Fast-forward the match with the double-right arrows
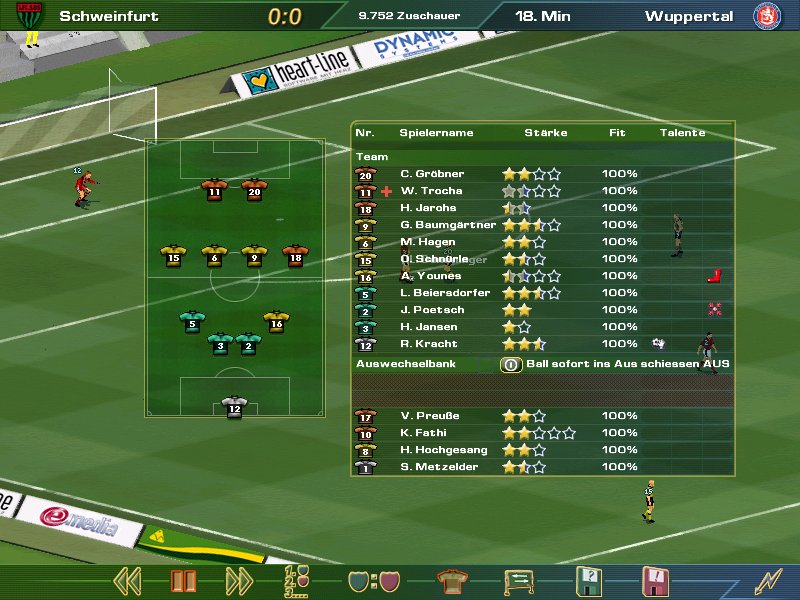800x600 pixels. [x=239, y=581]
